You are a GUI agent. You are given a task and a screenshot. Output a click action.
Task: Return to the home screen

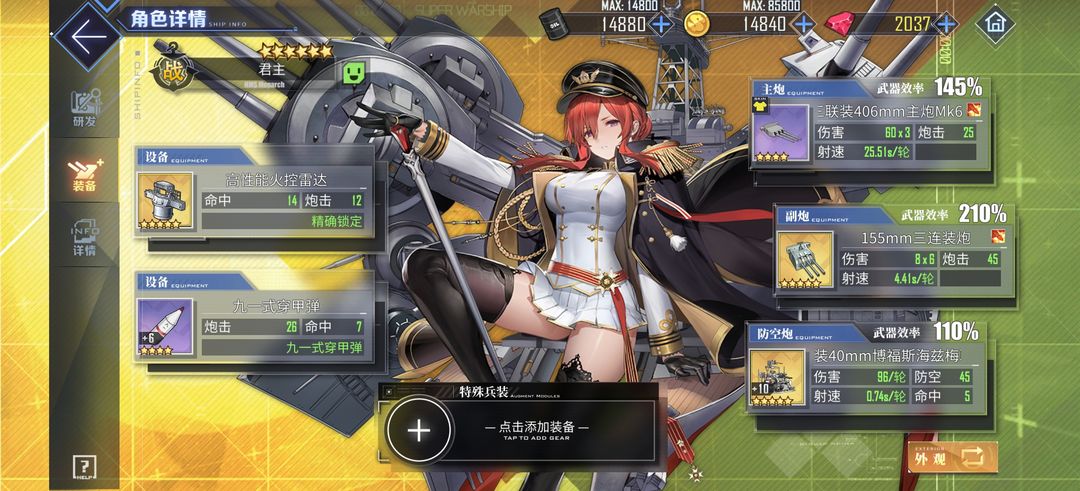coord(993,23)
